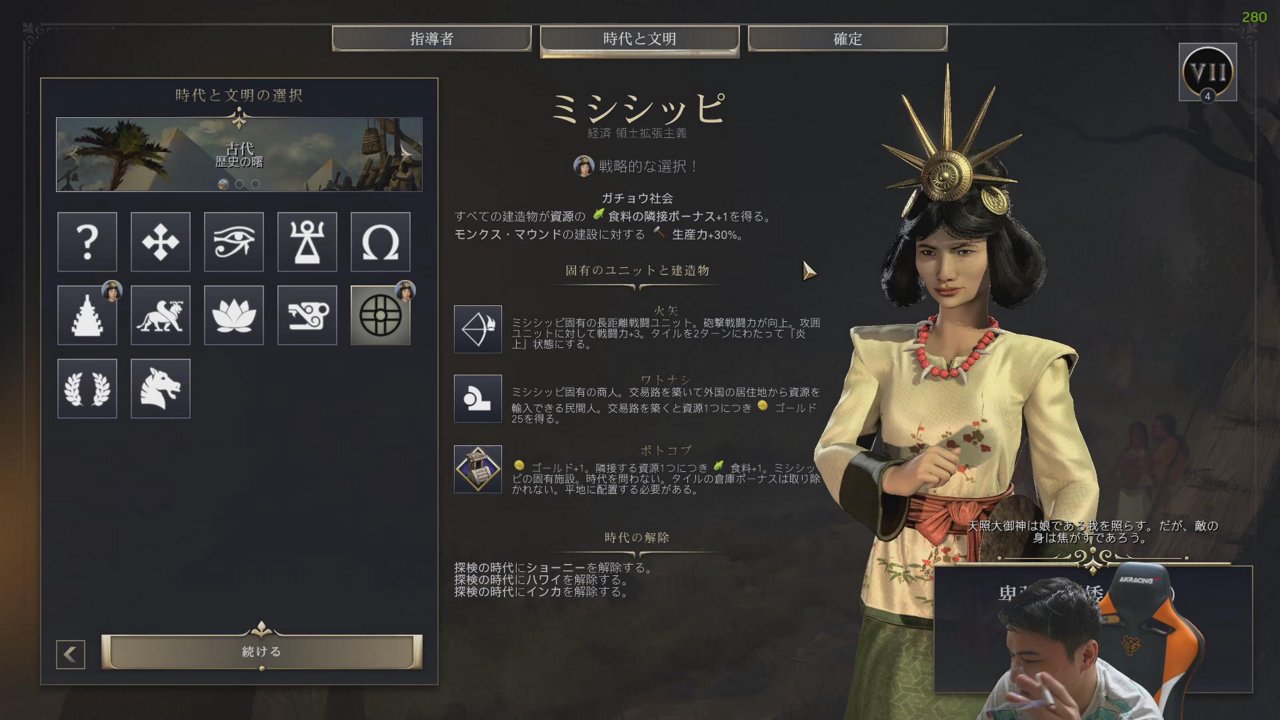Select the stepped temple civilization icon

coord(87,315)
